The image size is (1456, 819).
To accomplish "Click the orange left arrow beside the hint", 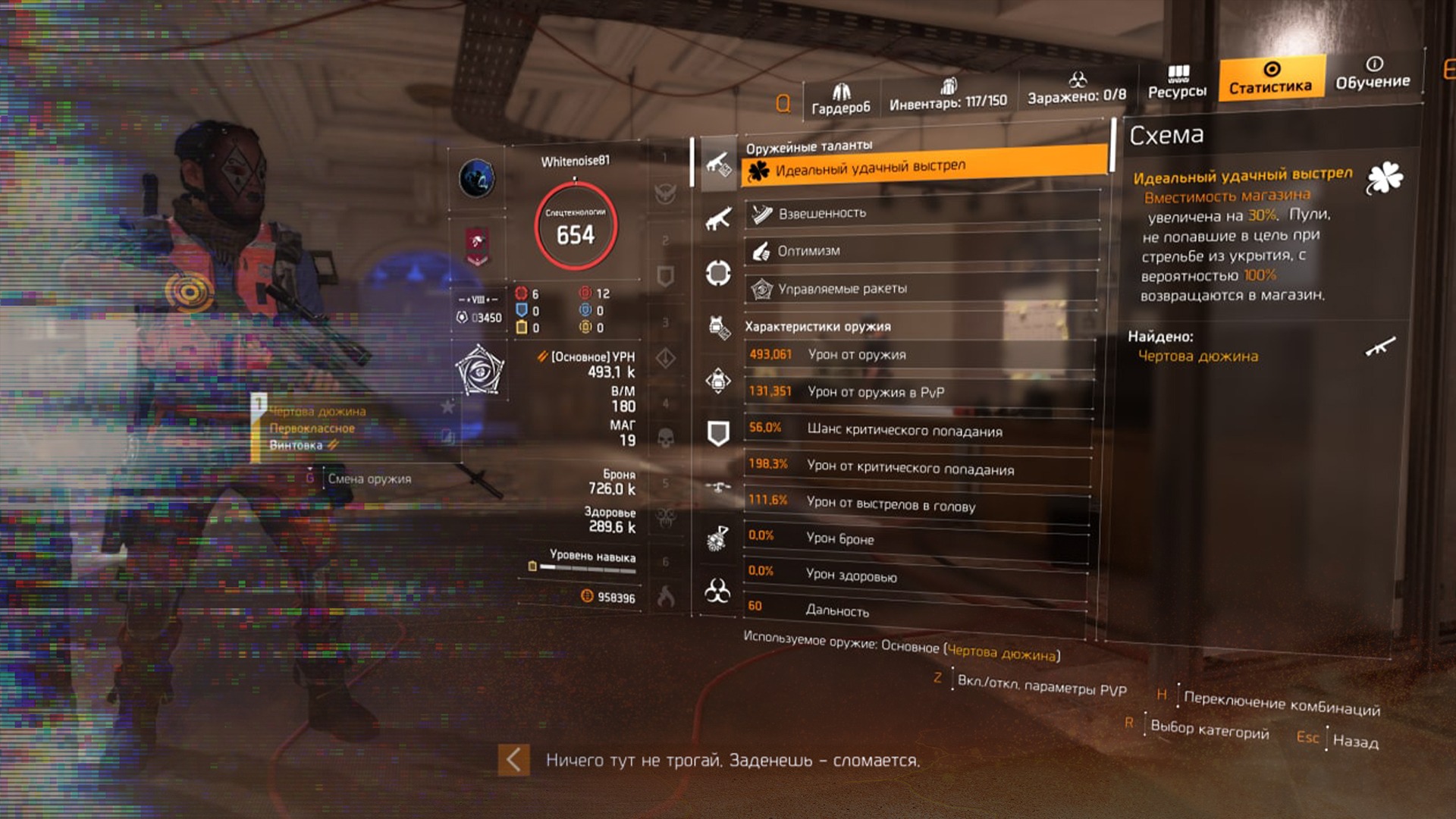I will pos(513,760).
